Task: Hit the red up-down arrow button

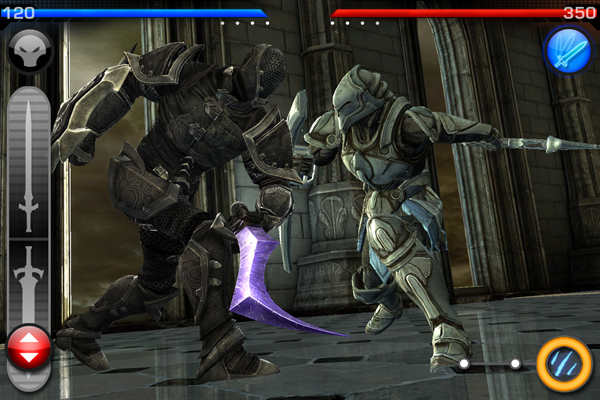Action: click(28, 351)
